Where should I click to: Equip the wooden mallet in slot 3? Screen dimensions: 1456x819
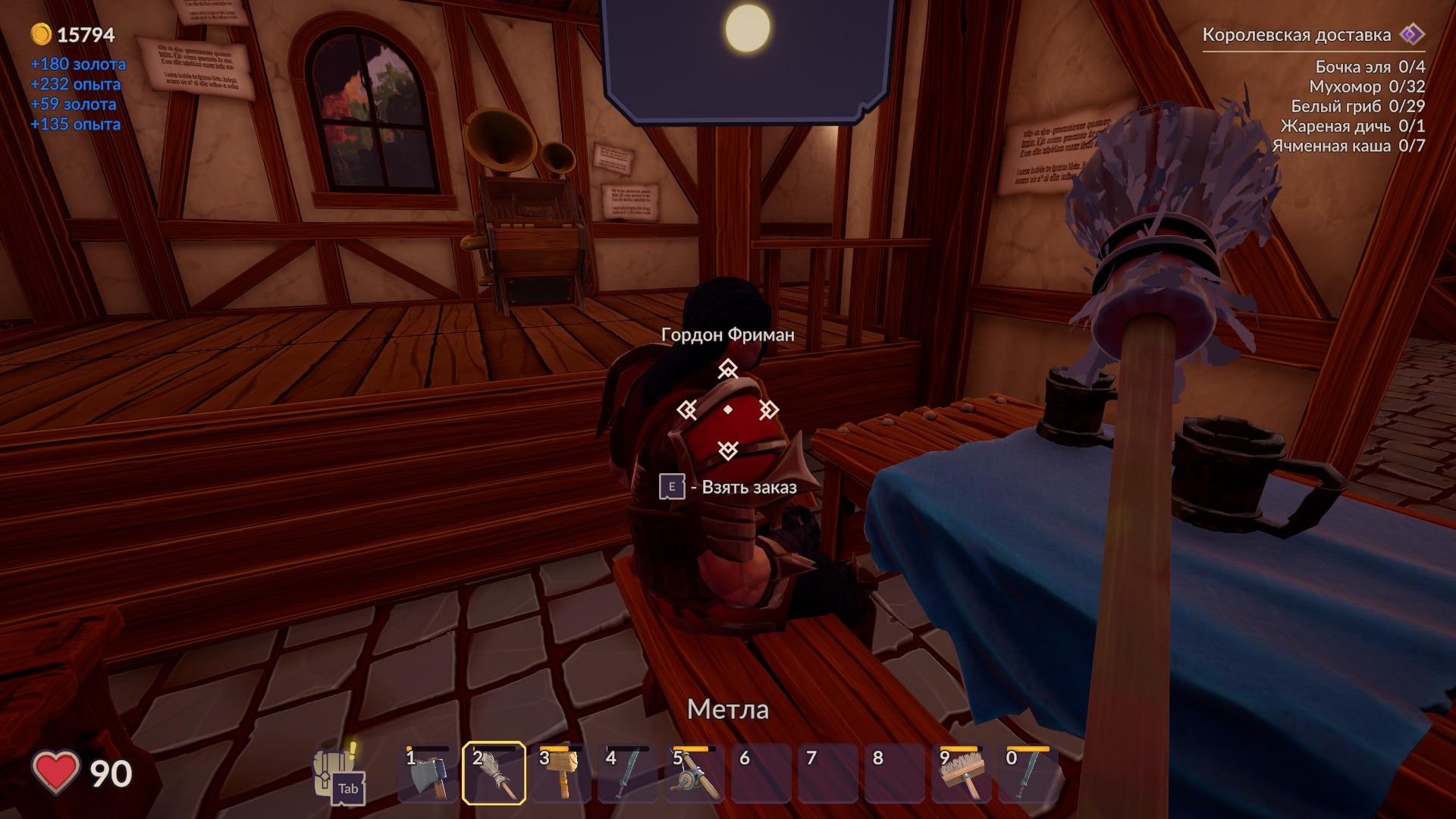click(x=561, y=773)
